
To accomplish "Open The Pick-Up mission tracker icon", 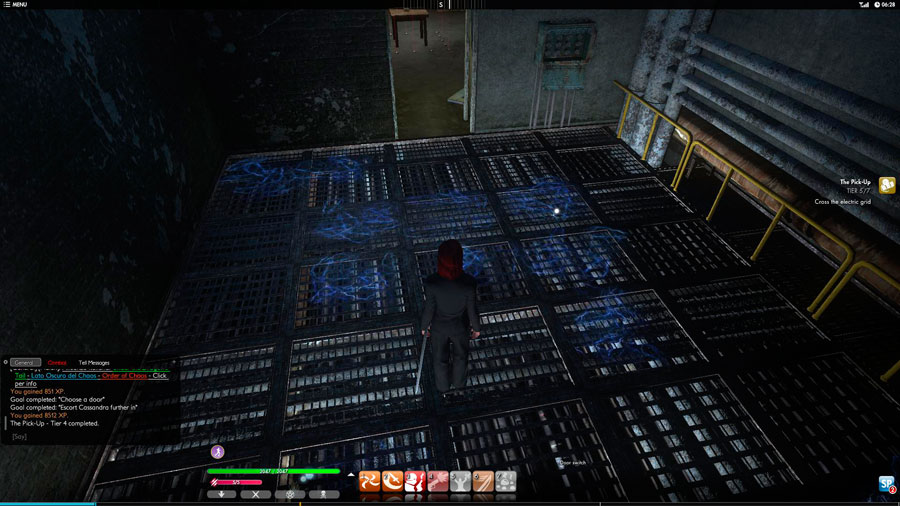I will click(x=886, y=185).
